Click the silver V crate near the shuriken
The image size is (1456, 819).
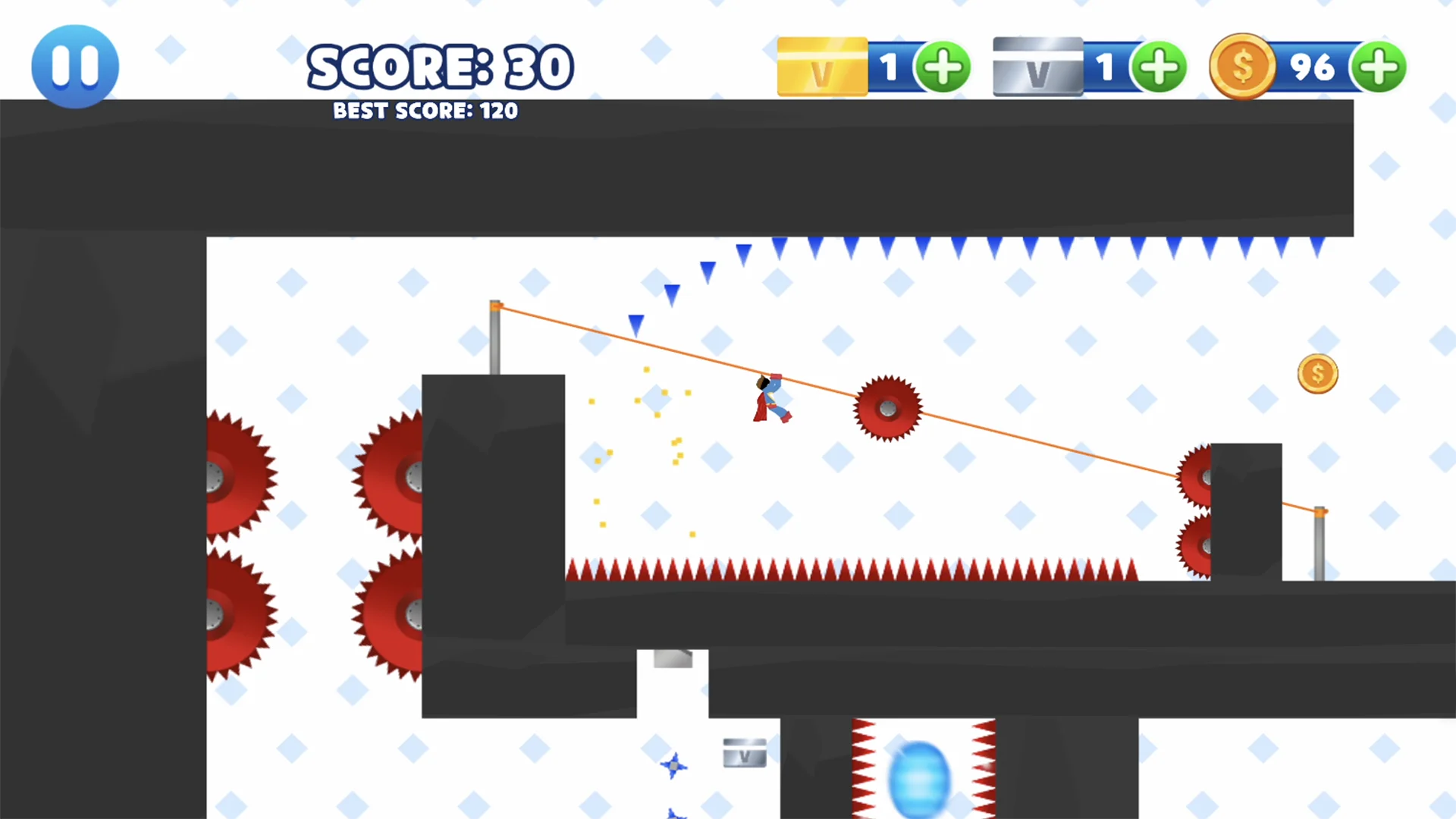pos(744,752)
